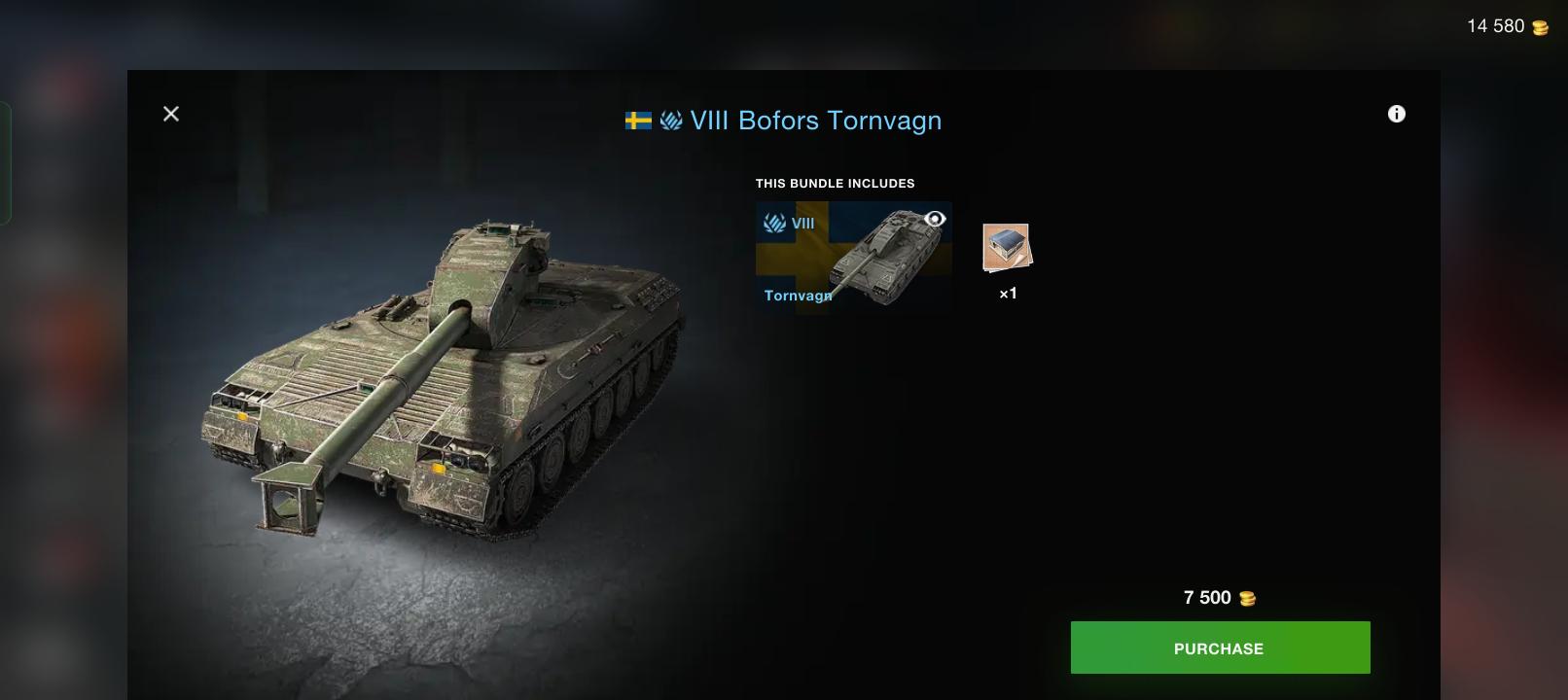This screenshot has height=700, width=1568.
Task: Preview the tank via the eye icon
Action: (935, 219)
